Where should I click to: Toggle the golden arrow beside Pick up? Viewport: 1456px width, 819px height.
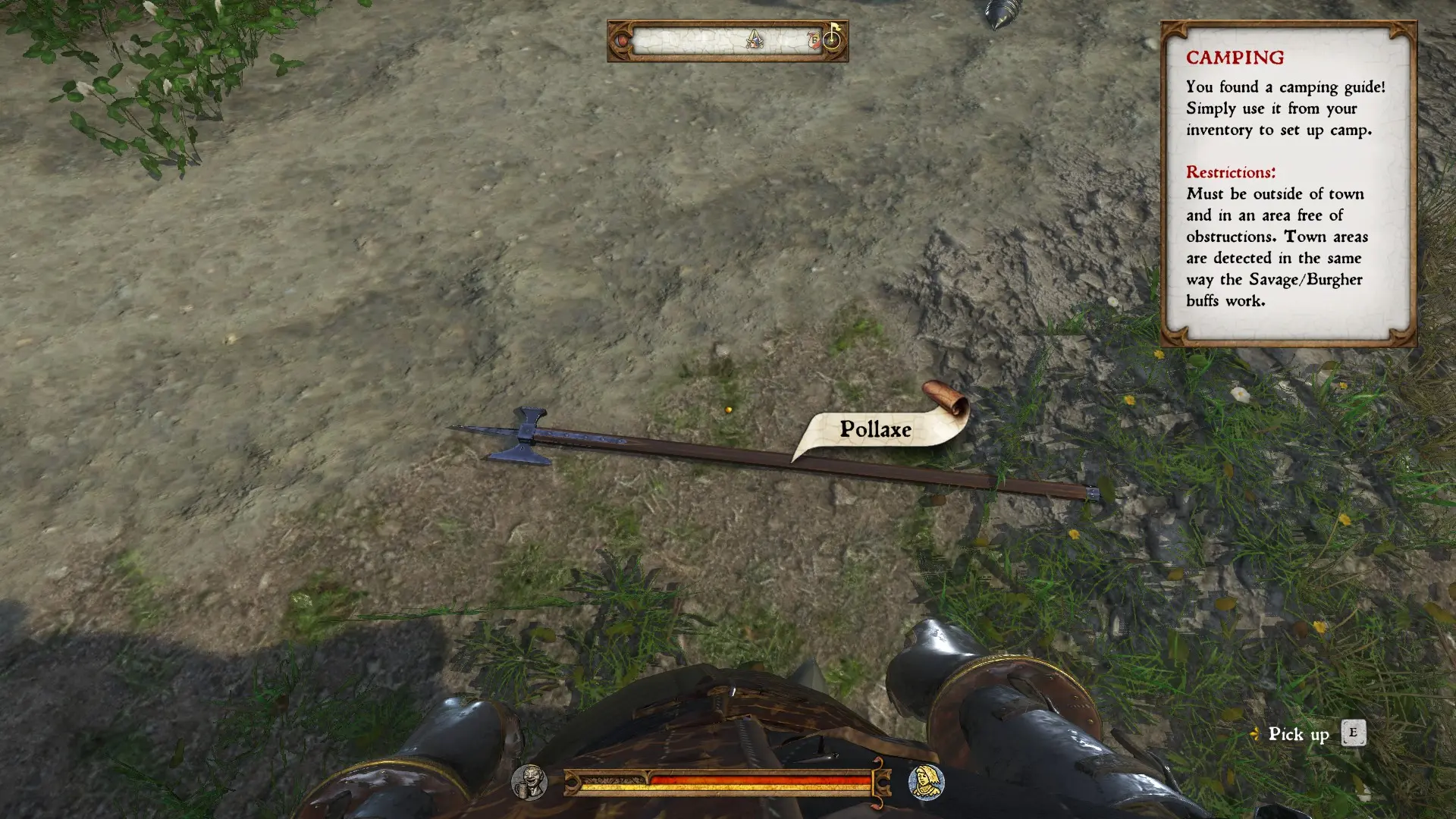(x=1255, y=733)
